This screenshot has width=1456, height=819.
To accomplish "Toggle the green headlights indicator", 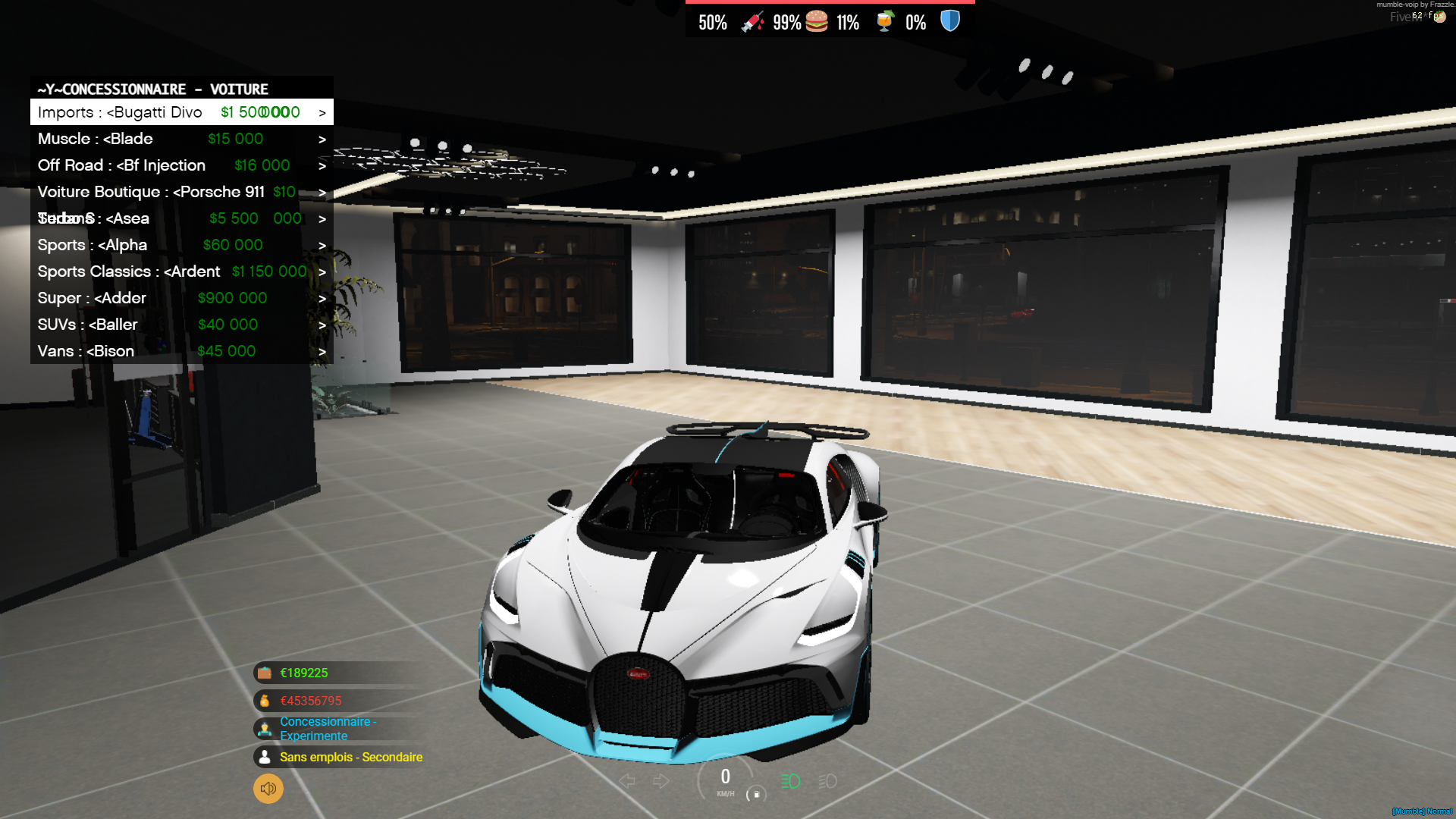I will coord(790,780).
